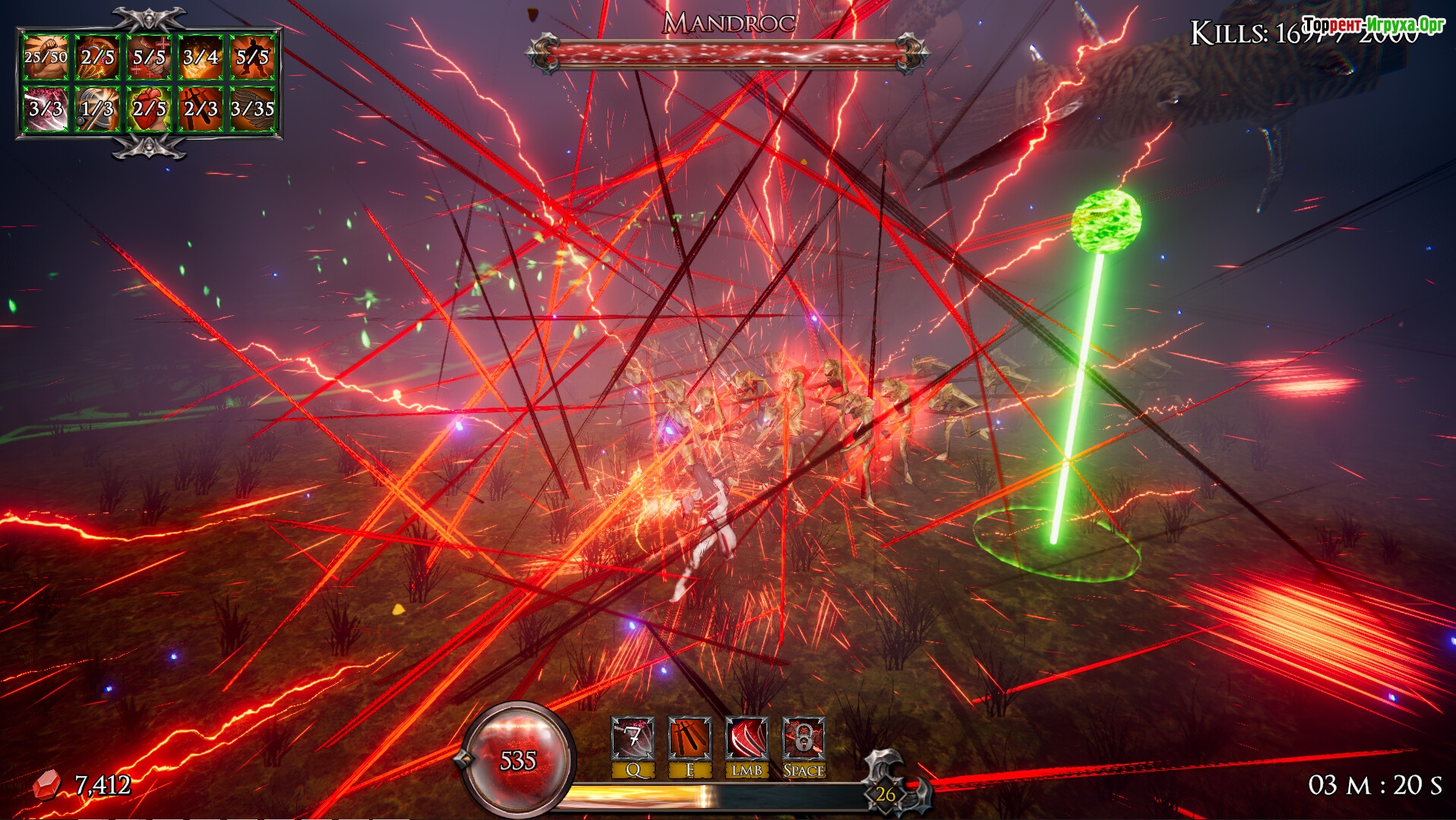The width and height of the screenshot is (1456, 820).
Task: Choose the helmet and axe upgrade
Action: (x=97, y=109)
